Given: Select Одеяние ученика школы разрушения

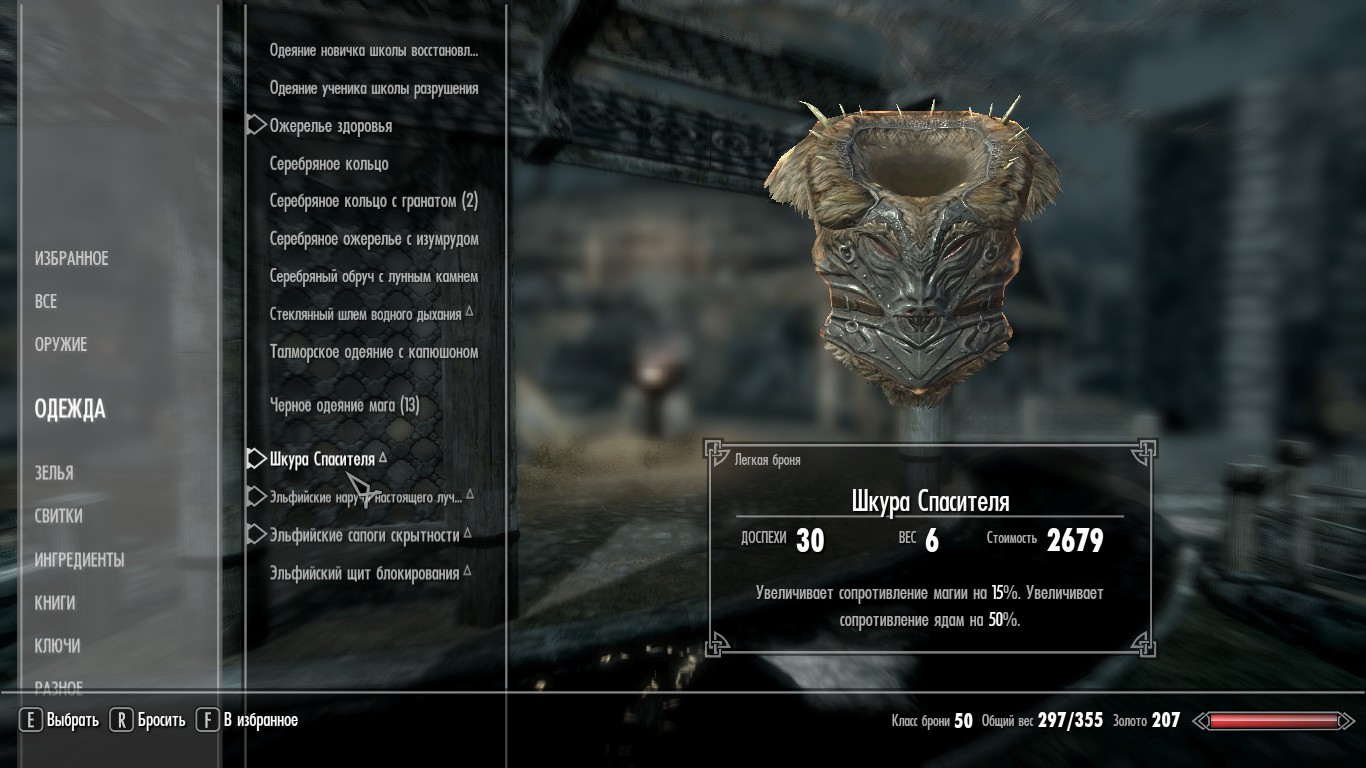Looking at the screenshot, I should (x=374, y=89).
